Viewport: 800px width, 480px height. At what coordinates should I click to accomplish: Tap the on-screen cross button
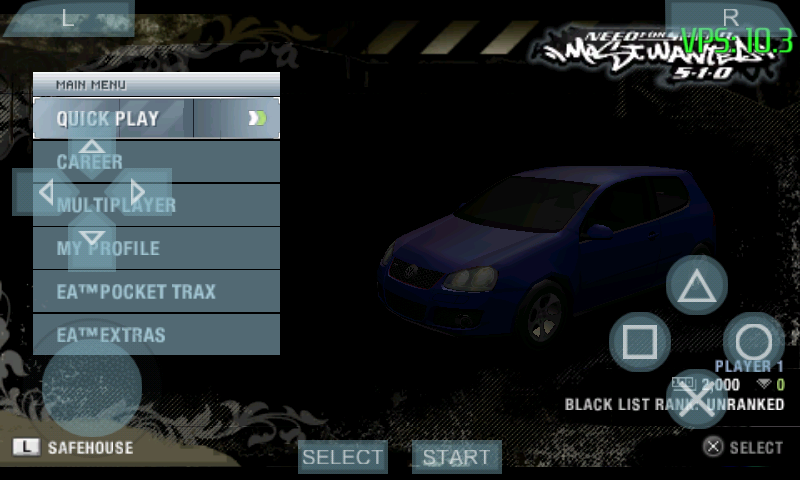click(697, 399)
